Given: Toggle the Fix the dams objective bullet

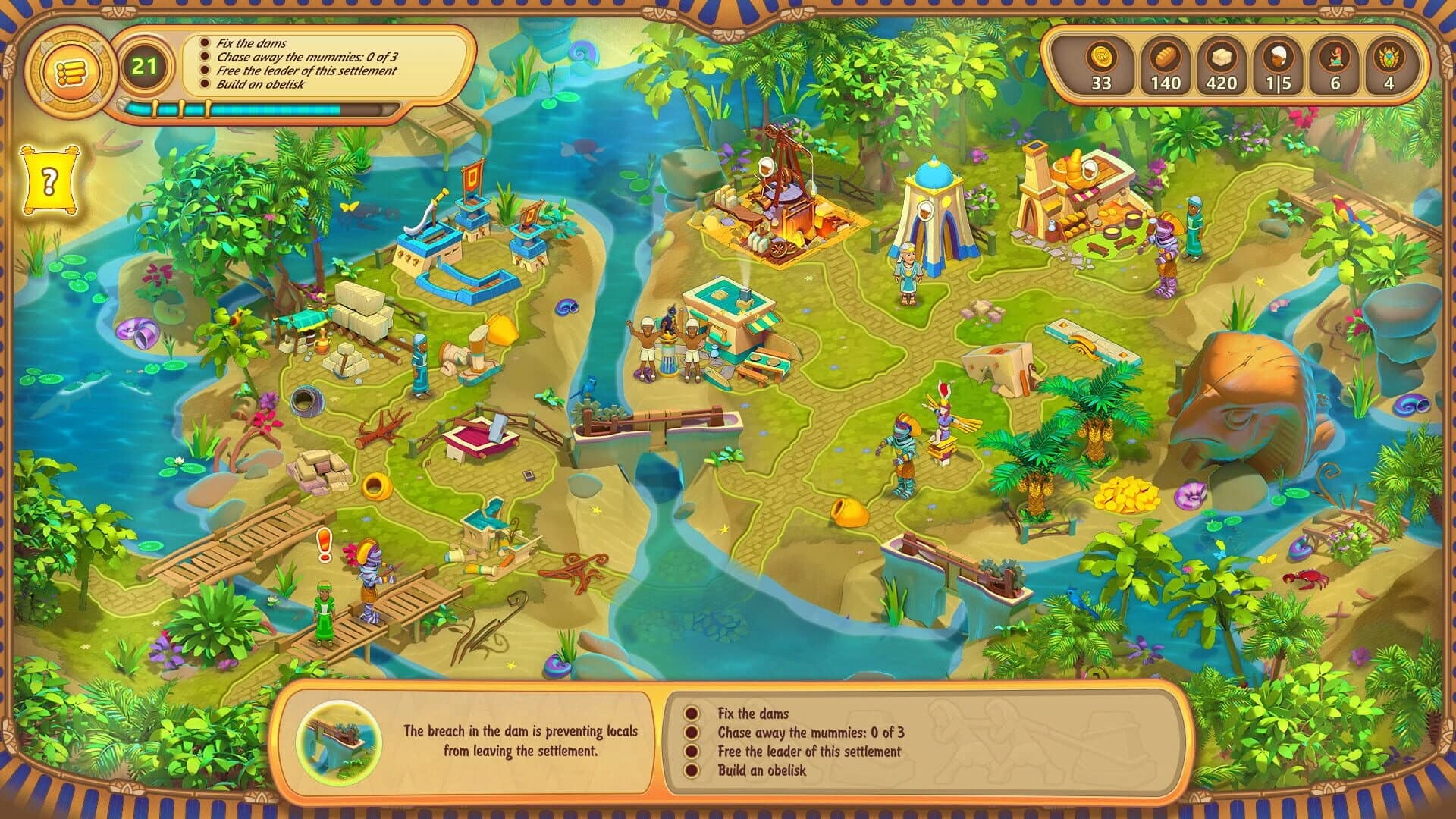Looking at the screenshot, I should [692, 713].
